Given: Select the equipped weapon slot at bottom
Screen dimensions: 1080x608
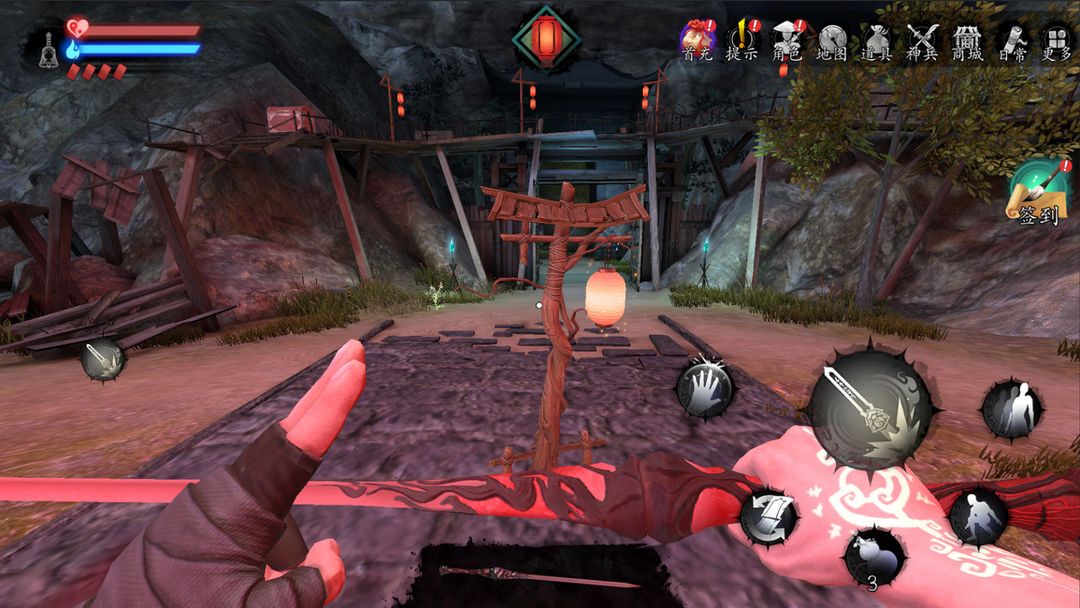Looking at the screenshot, I should pos(540,576).
